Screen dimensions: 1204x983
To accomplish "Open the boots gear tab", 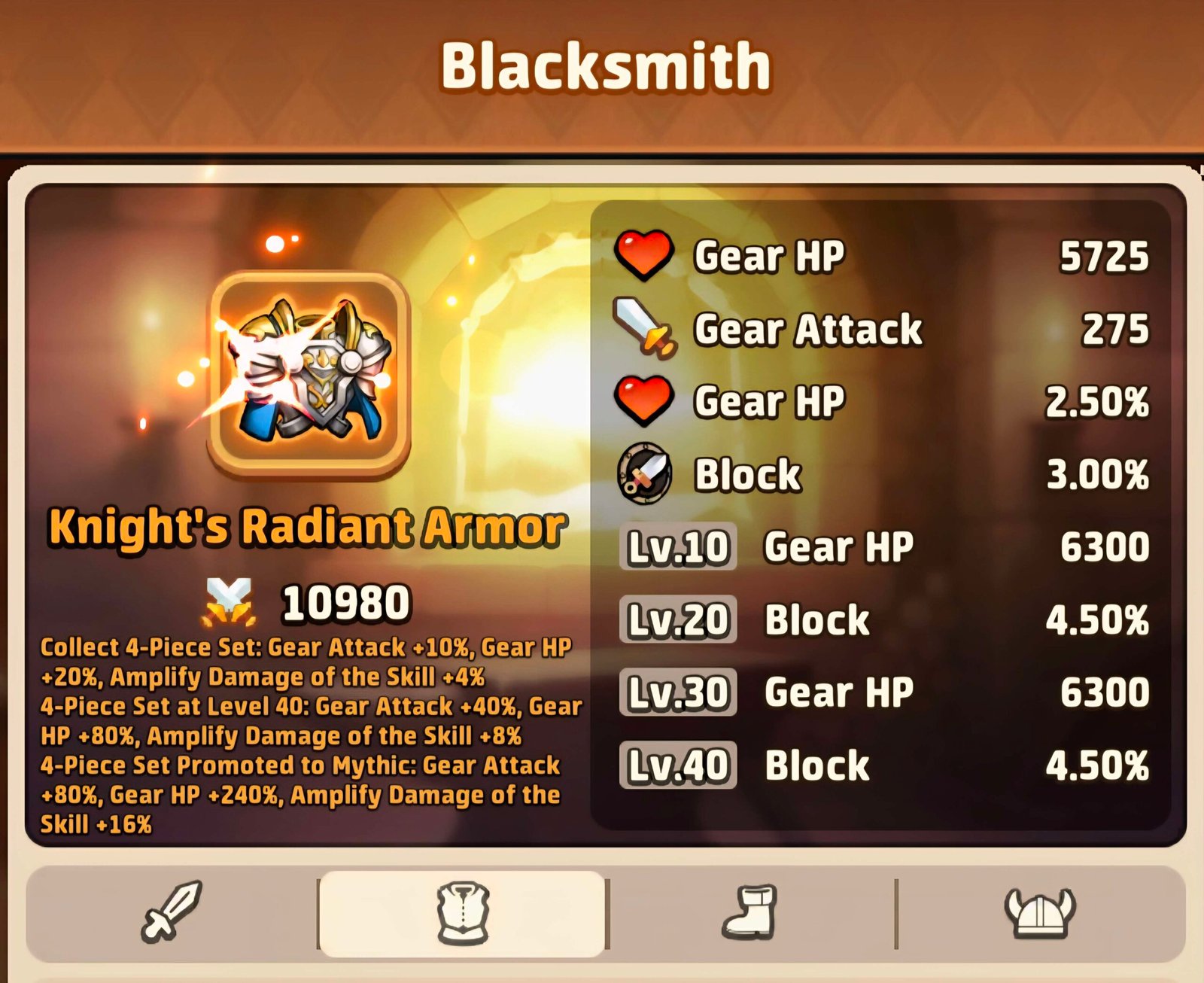I will click(749, 913).
